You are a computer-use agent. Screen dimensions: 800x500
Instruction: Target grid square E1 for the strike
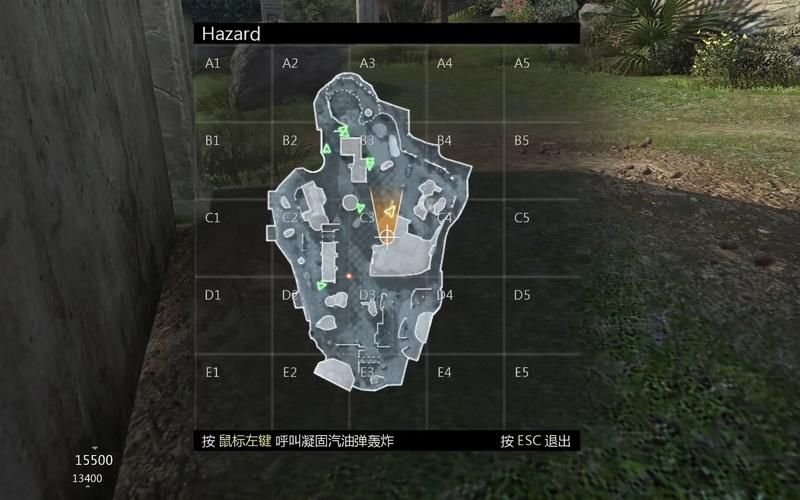[233, 393]
